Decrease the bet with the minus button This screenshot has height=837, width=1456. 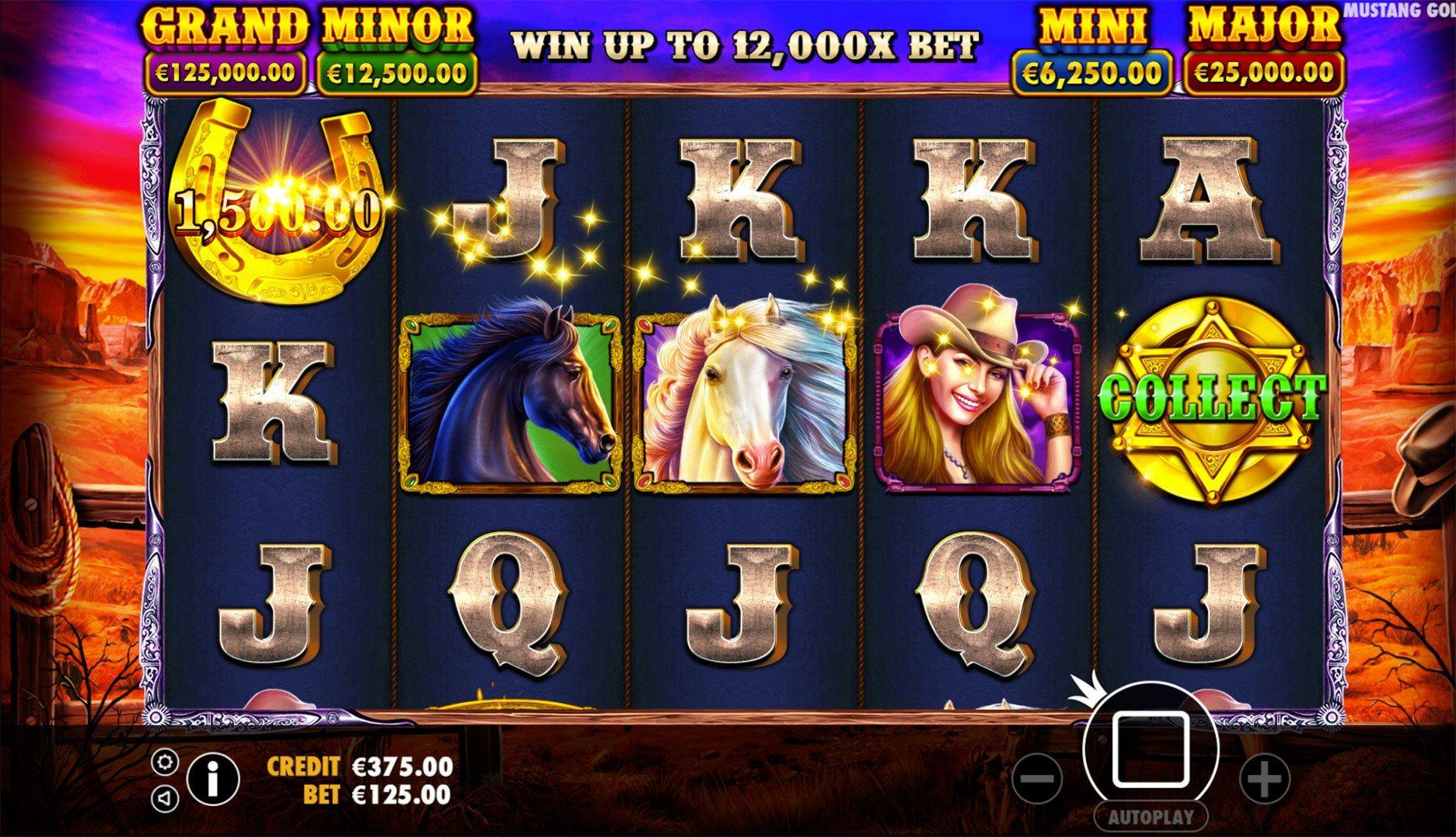point(1037,779)
